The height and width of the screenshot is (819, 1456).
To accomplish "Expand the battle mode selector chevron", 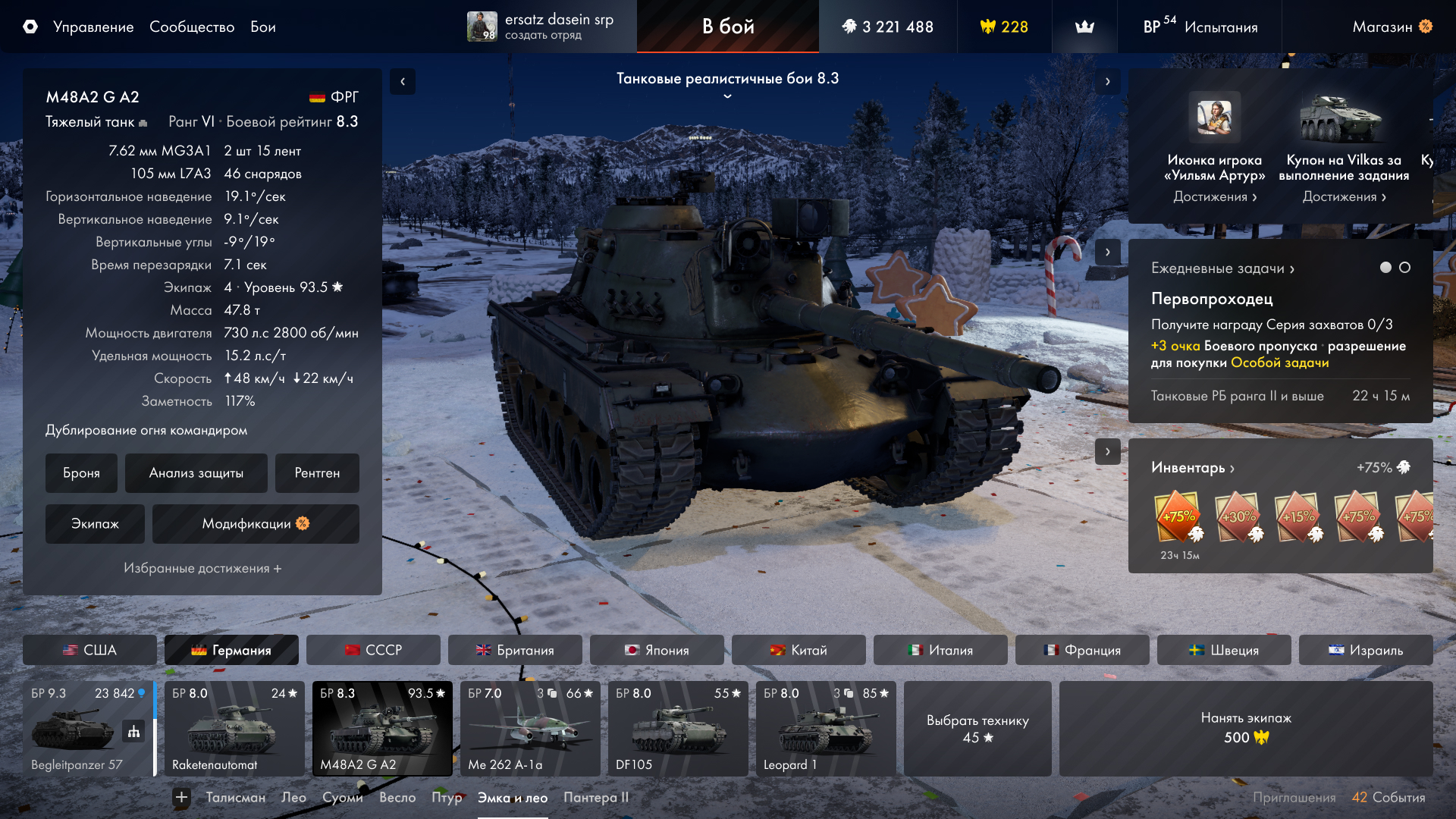I will (x=727, y=95).
